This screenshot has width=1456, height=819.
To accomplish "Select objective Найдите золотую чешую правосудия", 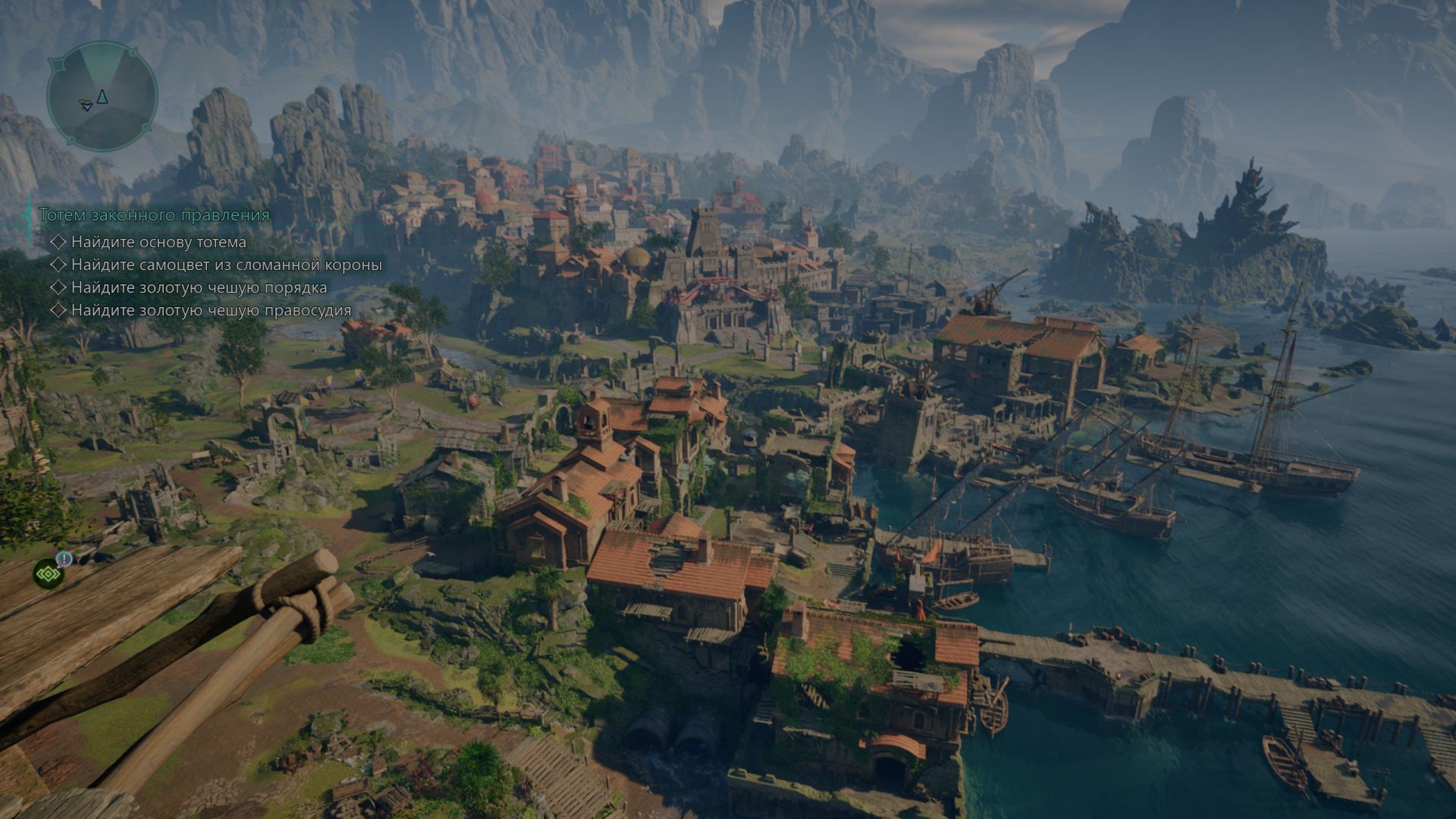I will click(x=211, y=310).
